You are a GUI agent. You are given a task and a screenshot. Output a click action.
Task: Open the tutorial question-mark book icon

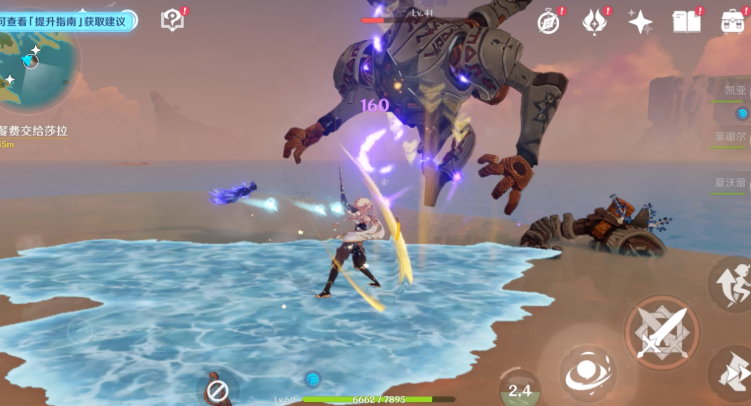[172, 20]
